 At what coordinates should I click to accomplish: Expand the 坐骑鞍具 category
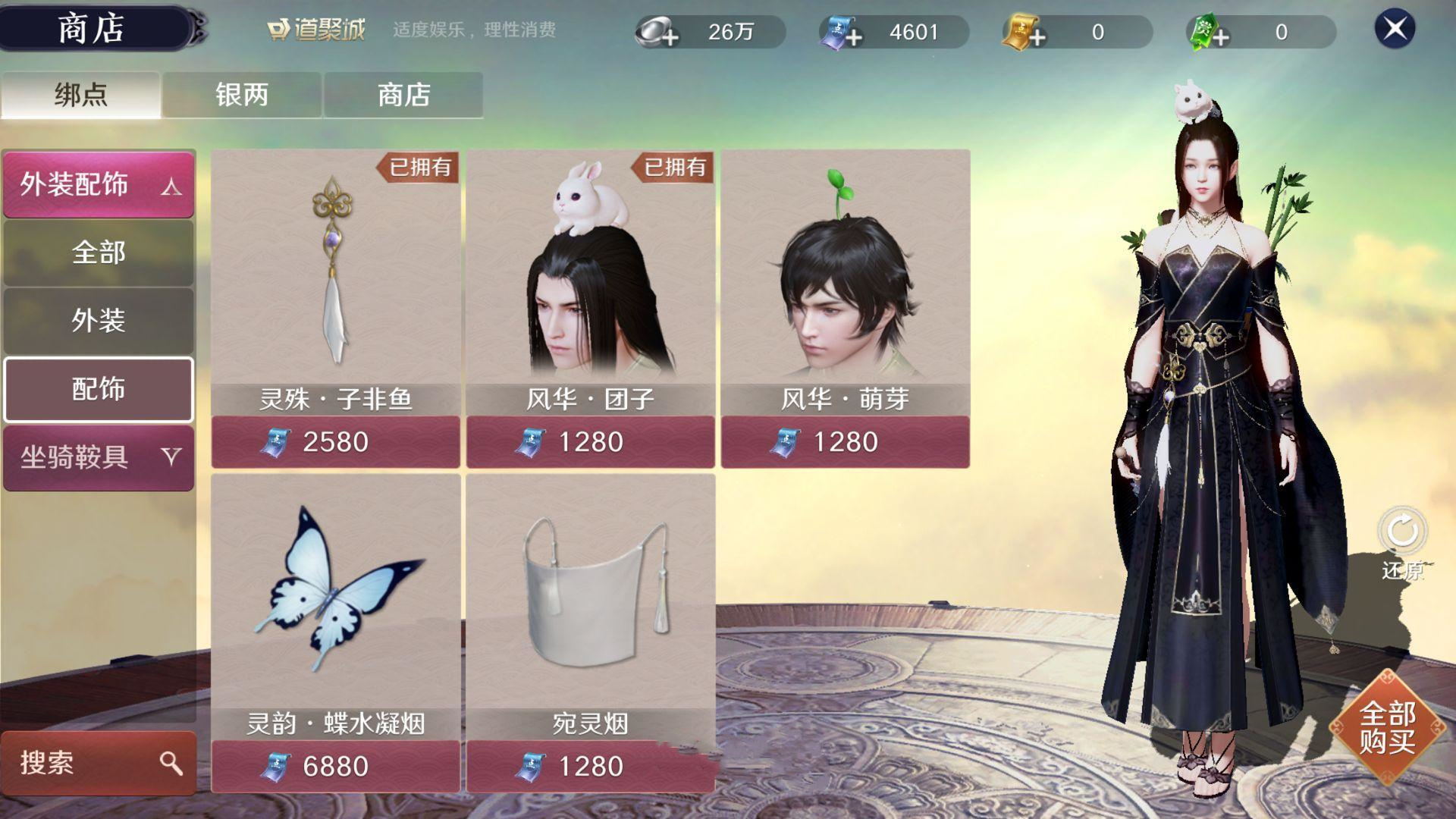coord(99,457)
